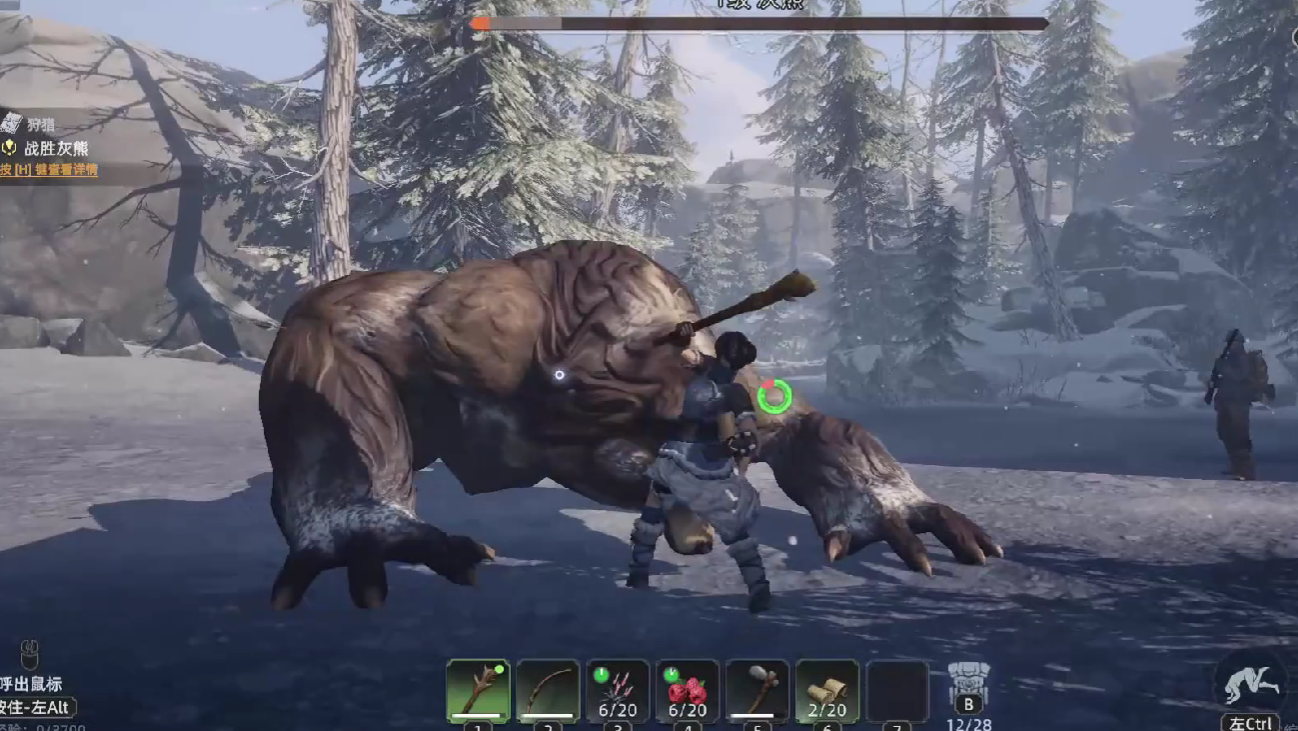Open the 战胜灰熊 quest objective
Image resolution: width=1298 pixels, height=731 pixels.
click(55, 148)
